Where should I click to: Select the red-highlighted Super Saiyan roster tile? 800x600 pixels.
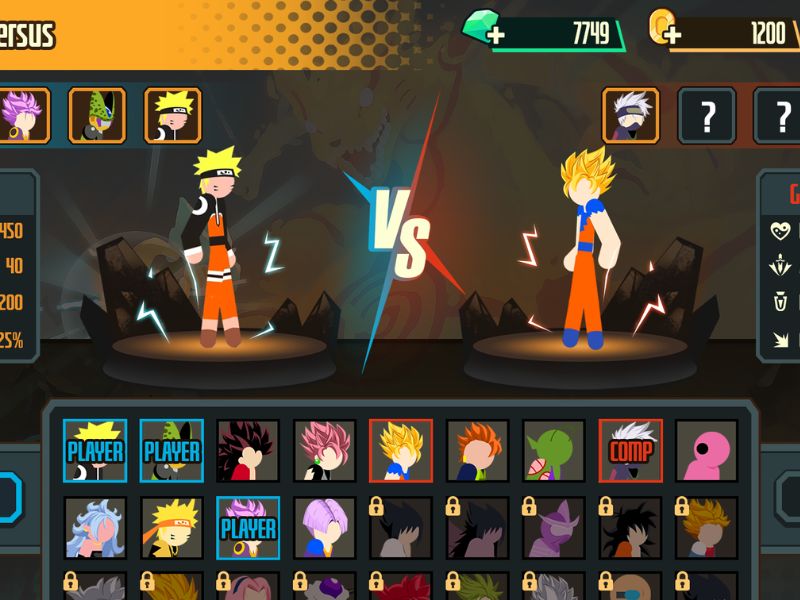(401, 451)
